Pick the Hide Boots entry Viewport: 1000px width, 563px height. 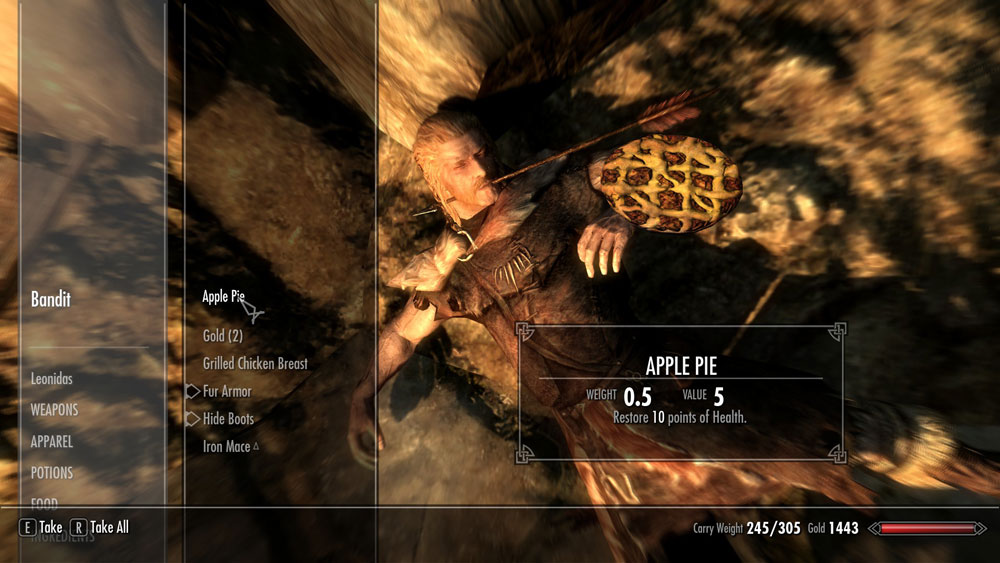pos(228,419)
